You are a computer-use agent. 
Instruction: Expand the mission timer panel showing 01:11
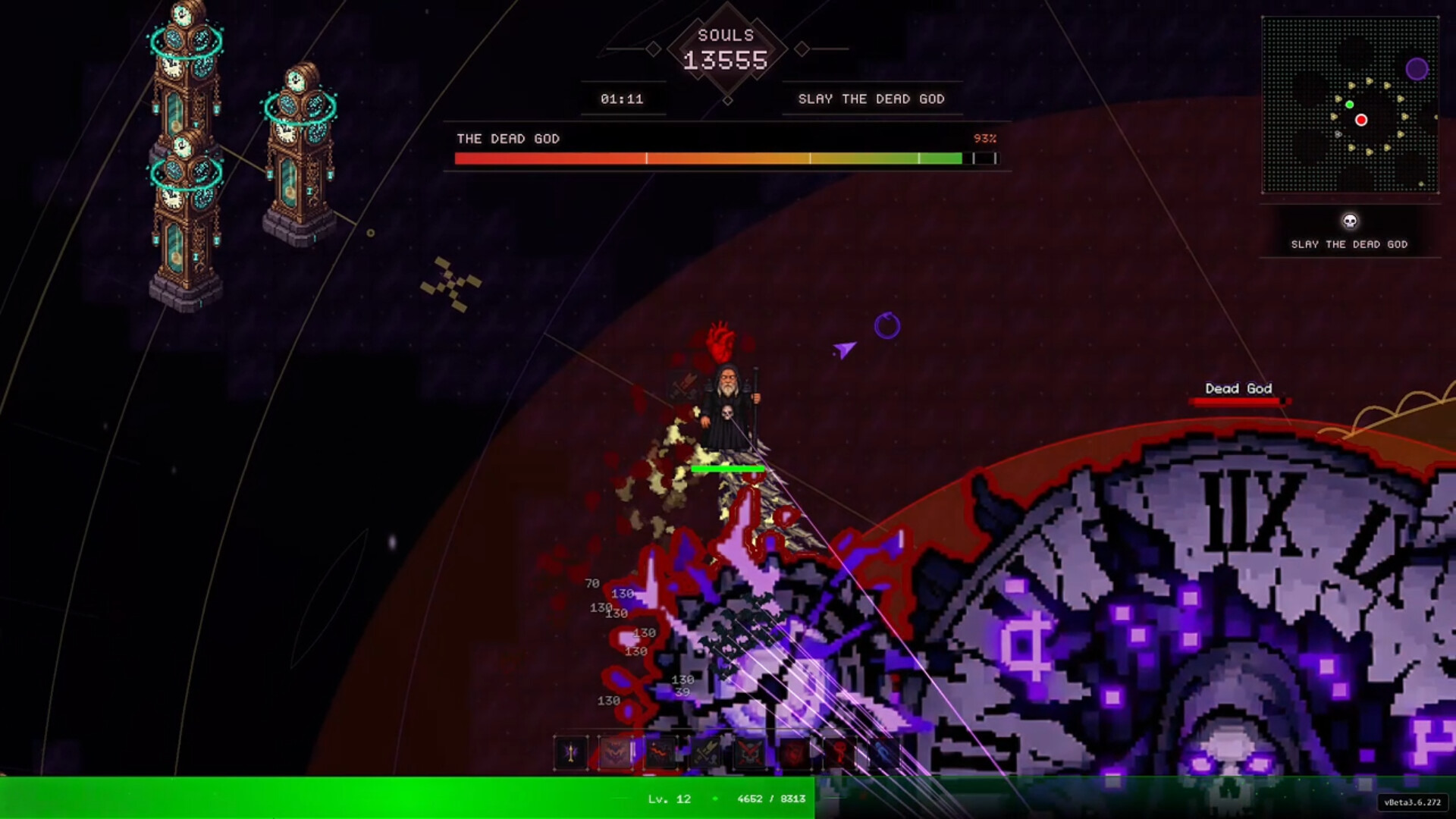coord(623,98)
